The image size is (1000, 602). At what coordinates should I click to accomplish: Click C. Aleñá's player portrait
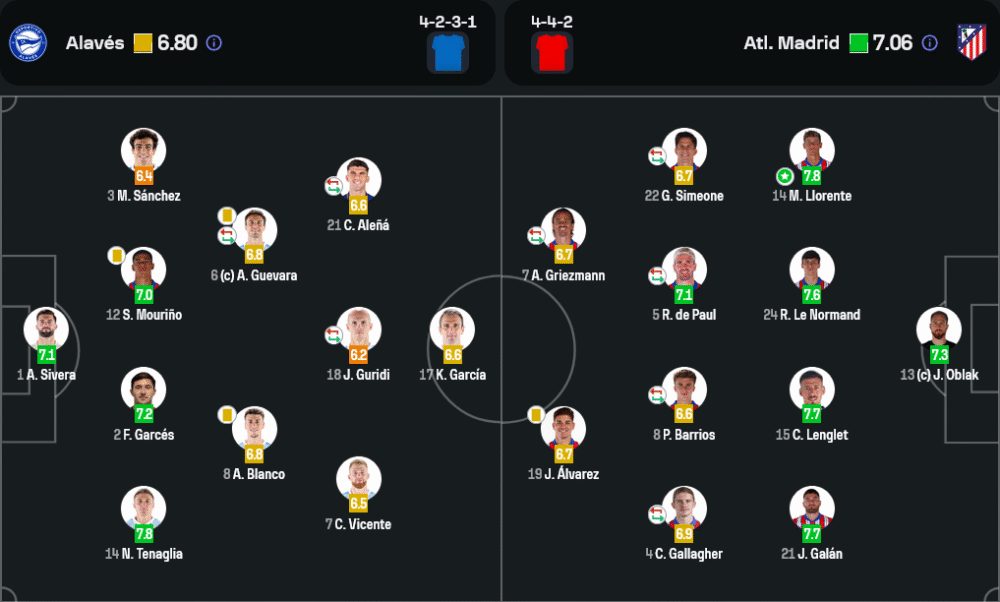pos(358,180)
